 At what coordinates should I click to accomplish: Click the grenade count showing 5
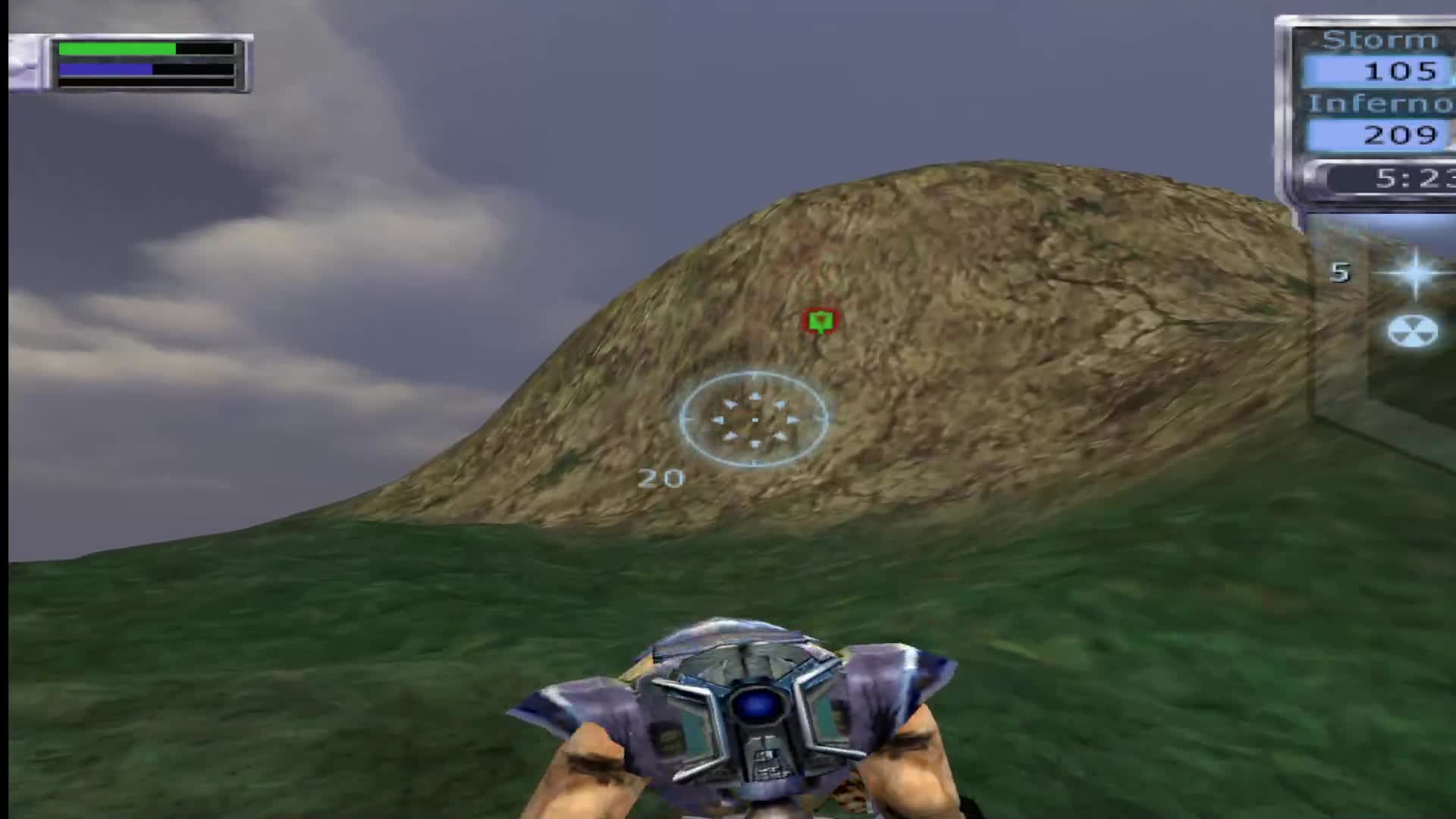click(1339, 273)
